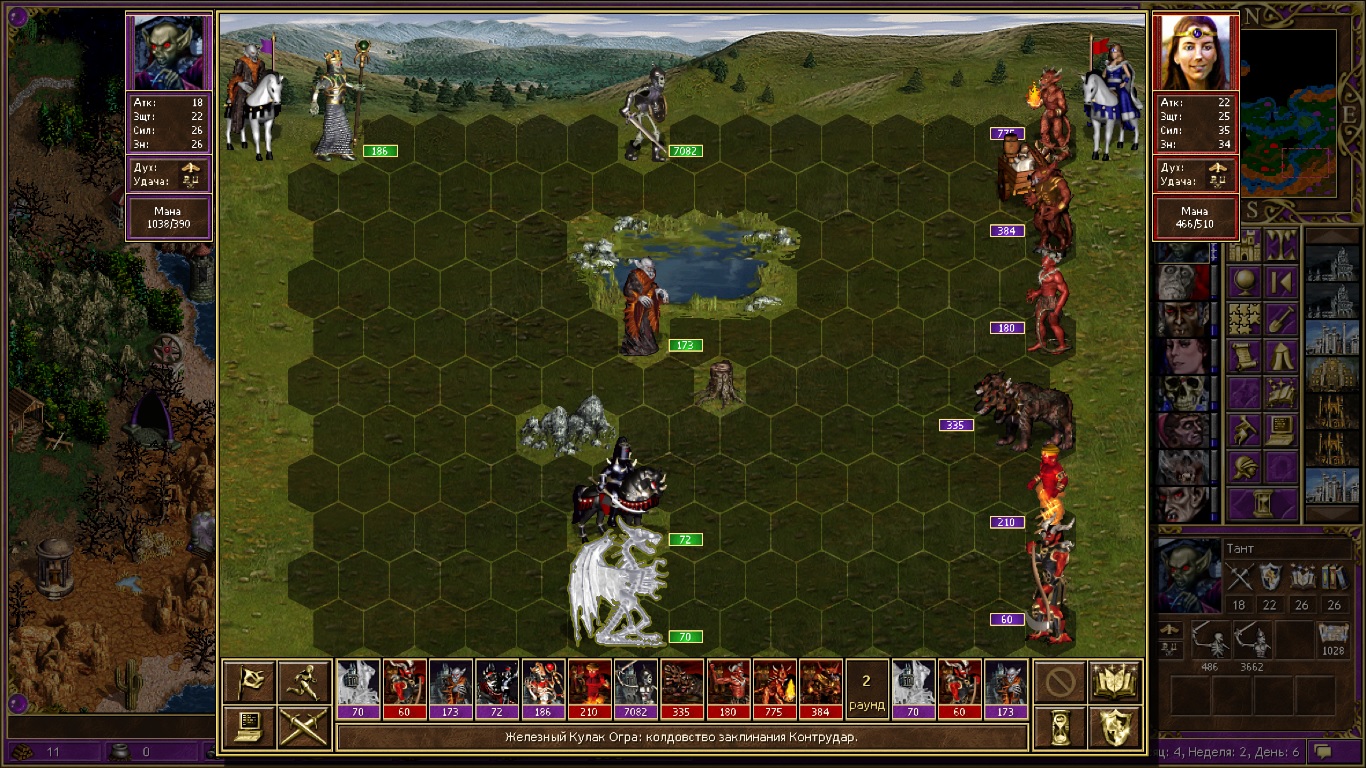View the defending heroine's portrait
Screen dimensions: 1366x768
[x=1196, y=52]
